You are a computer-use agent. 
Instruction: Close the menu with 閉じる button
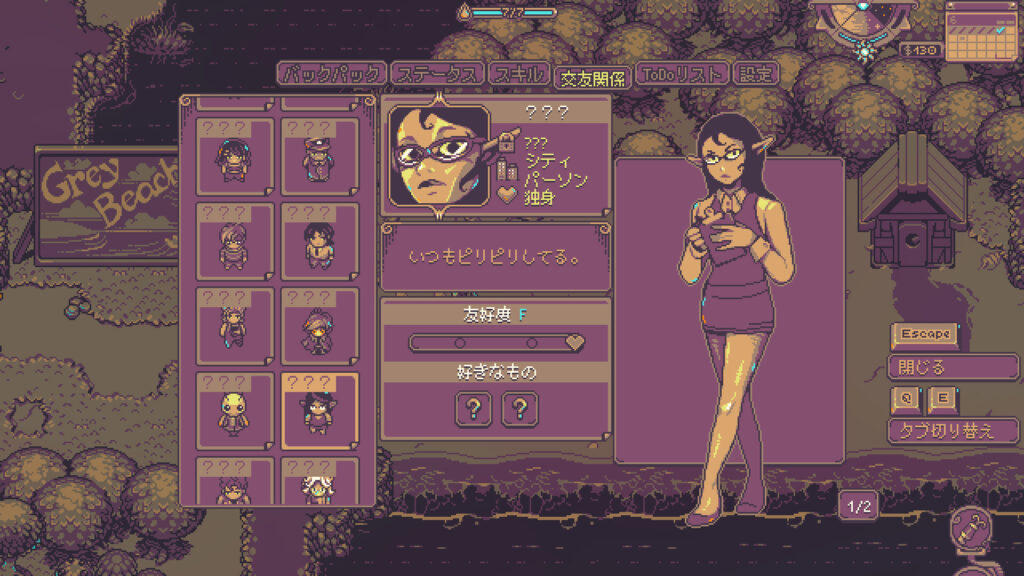(x=952, y=367)
